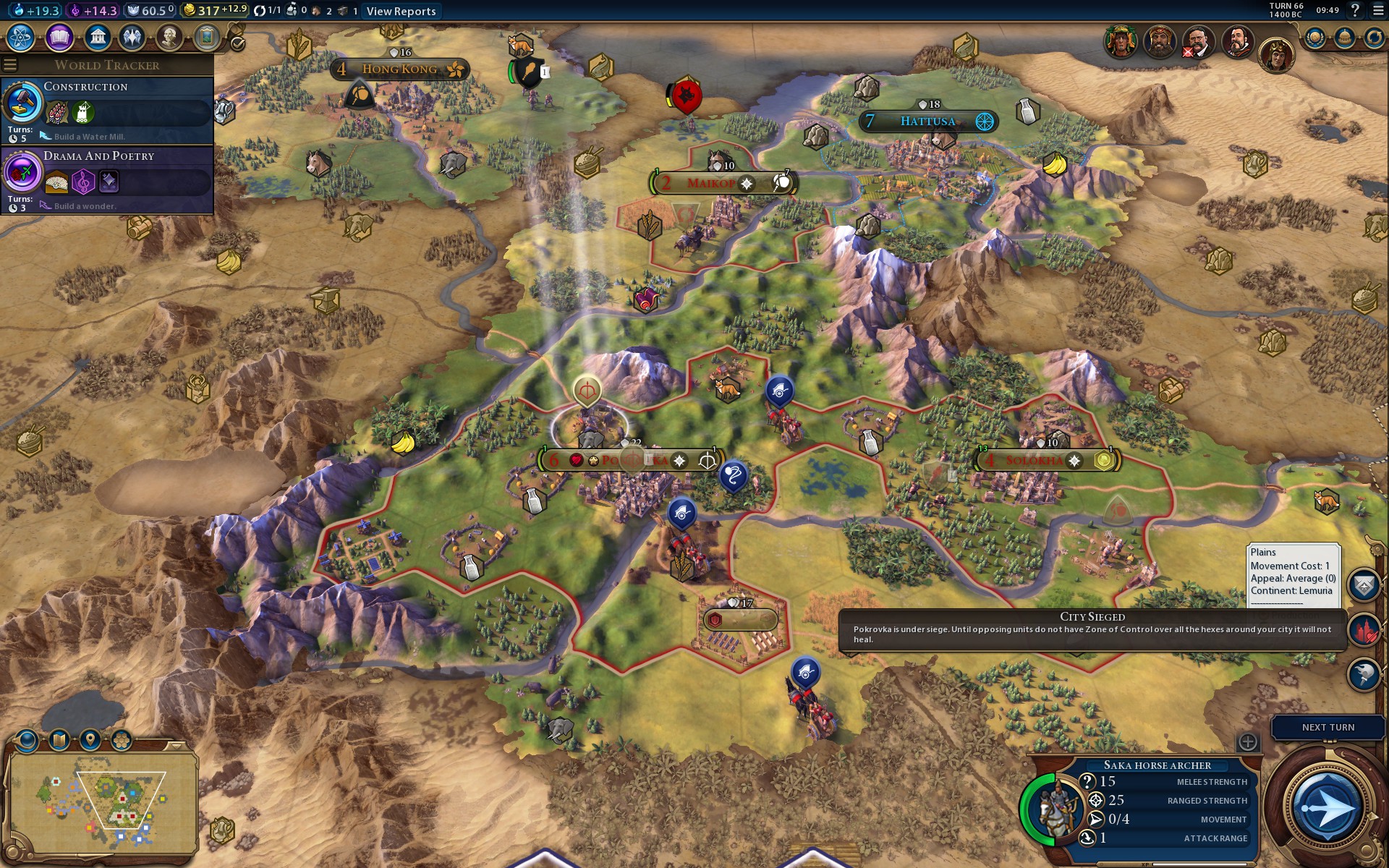Open View Reports in the top bar
1389x868 pixels.
(x=401, y=11)
